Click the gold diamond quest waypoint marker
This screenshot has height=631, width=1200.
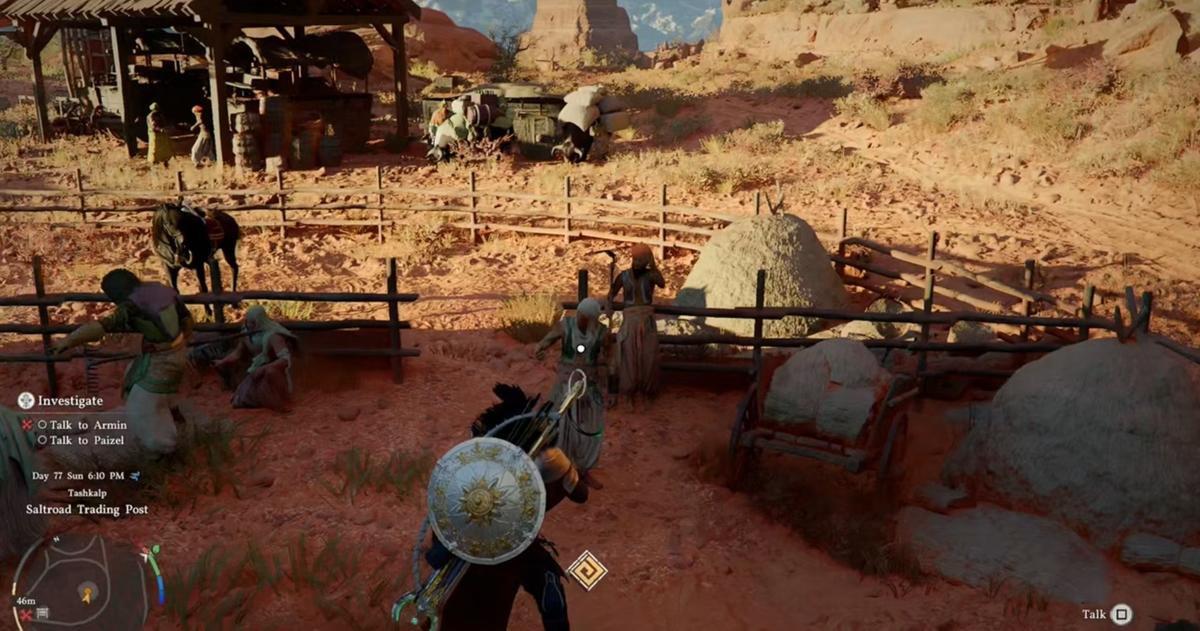coord(587,570)
